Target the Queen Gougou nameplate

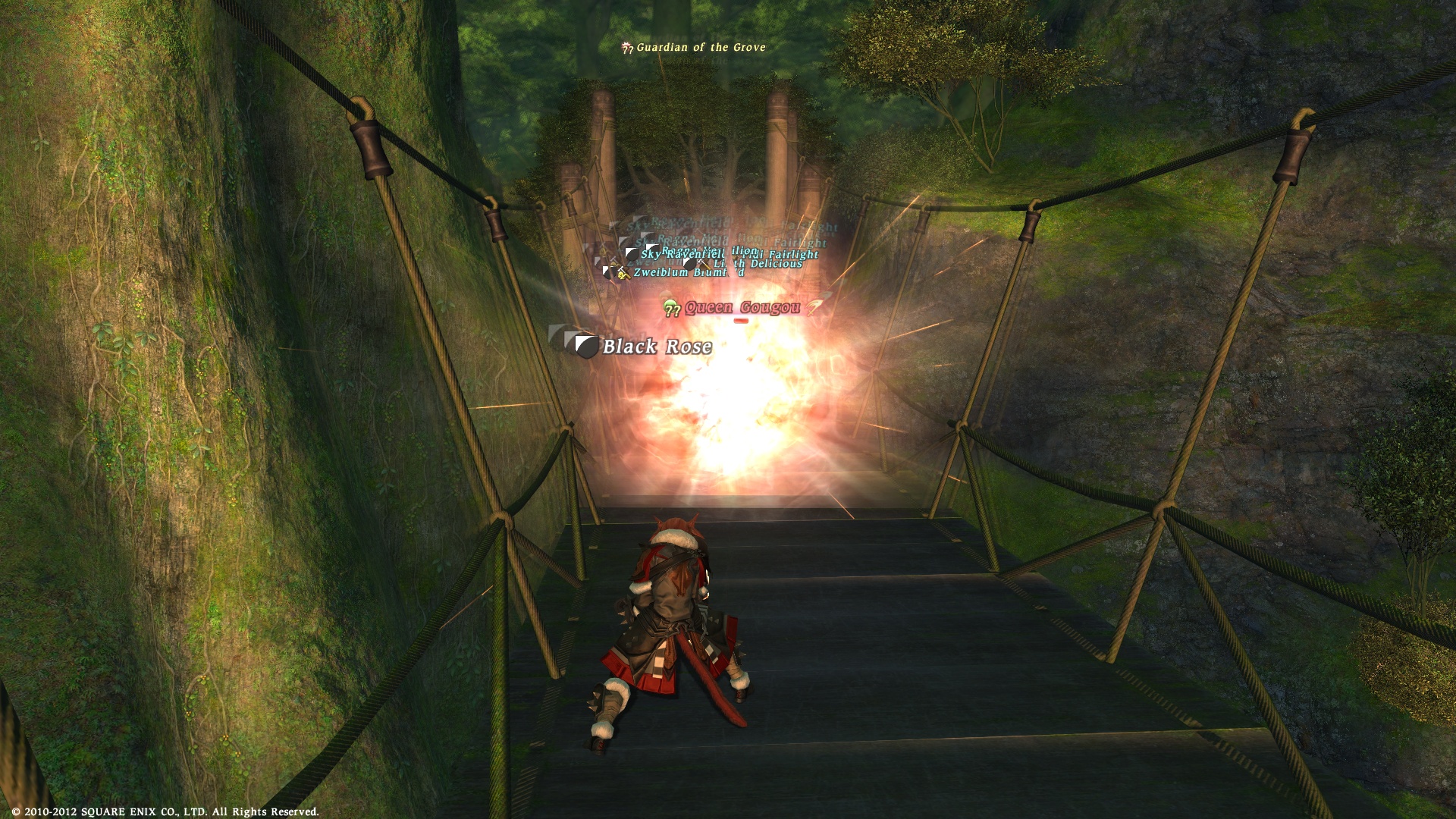[742, 307]
